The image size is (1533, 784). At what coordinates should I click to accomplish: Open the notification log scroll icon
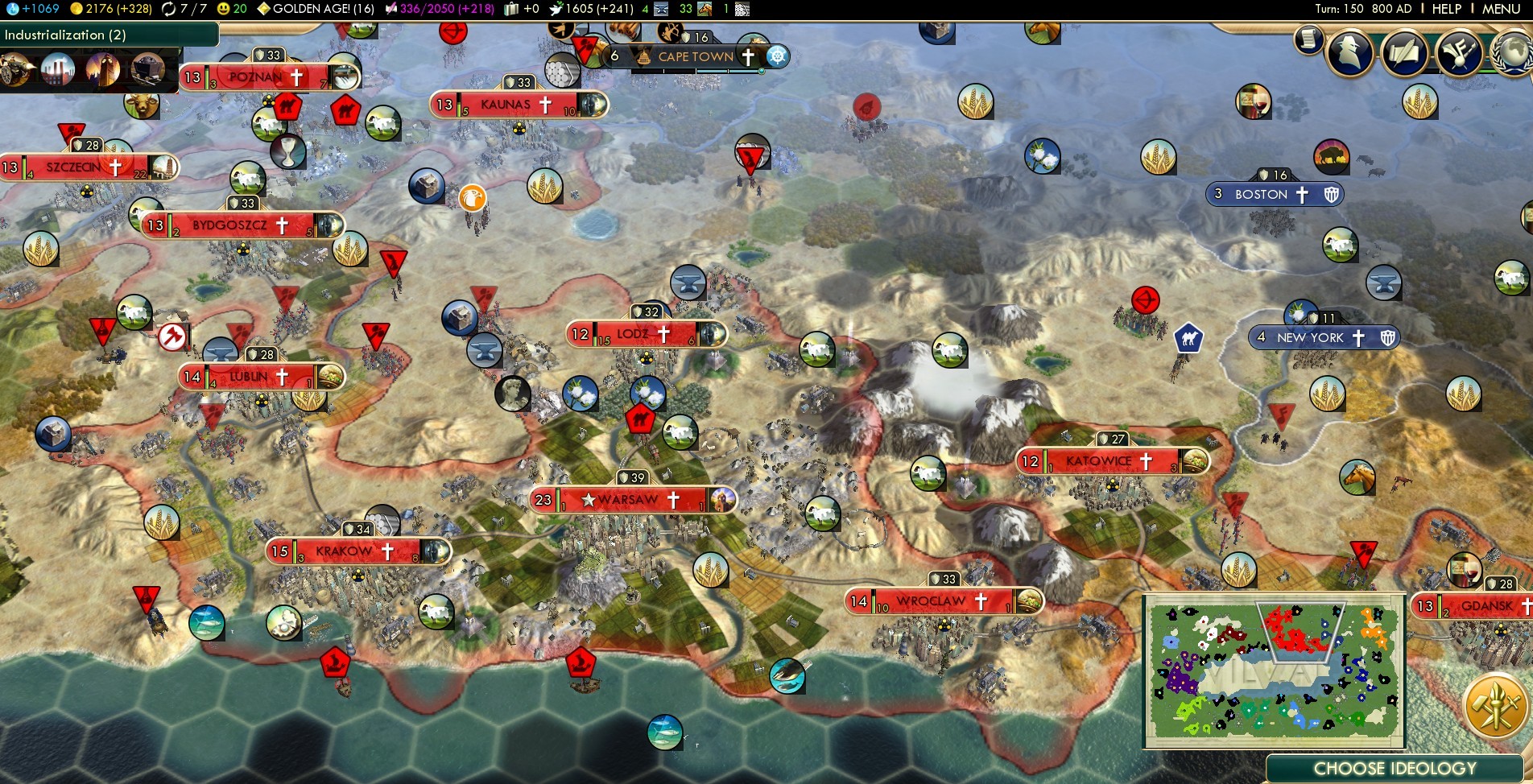pyautogui.click(x=1308, y=39)
